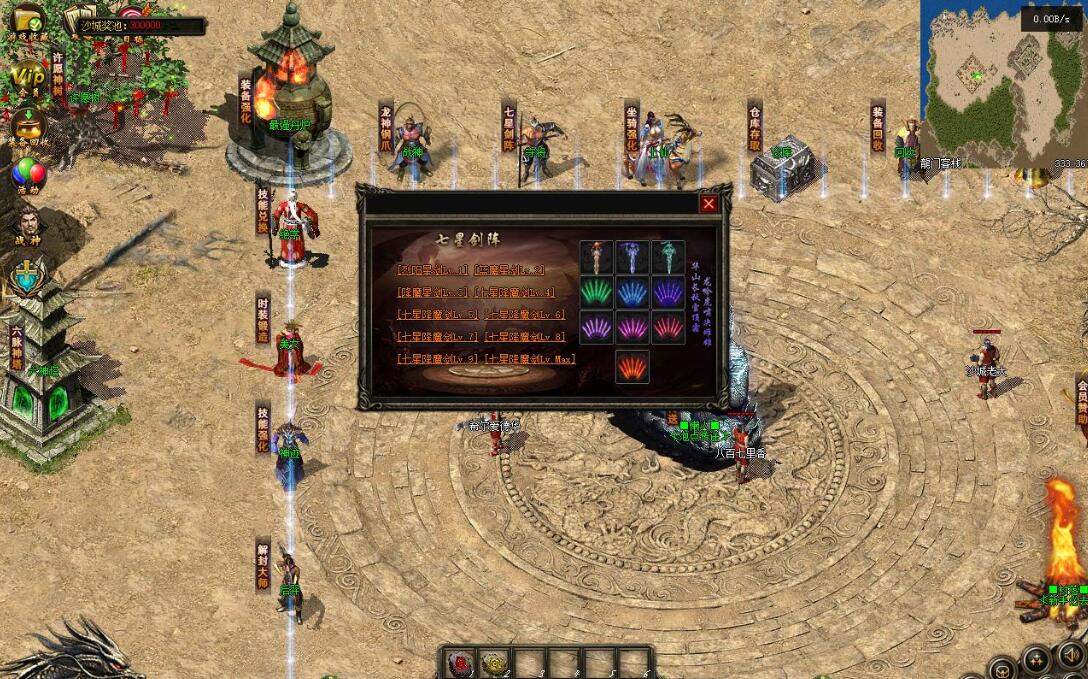Choose the Lv.2 star sword link
The width and height of the screenshot is (1088, 679).
(x=509, y=270)
